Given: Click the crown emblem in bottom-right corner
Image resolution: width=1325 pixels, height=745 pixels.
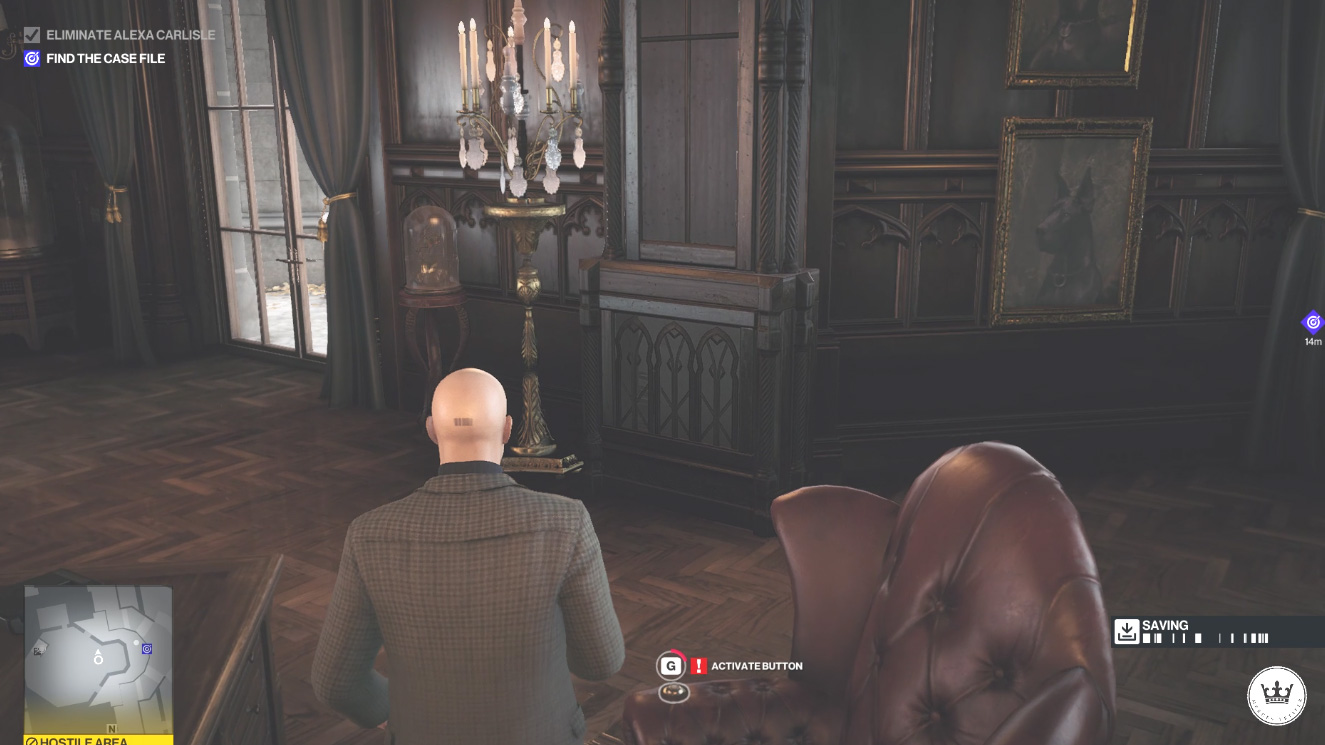Looking at the screenshot, I should (1277, 695).
